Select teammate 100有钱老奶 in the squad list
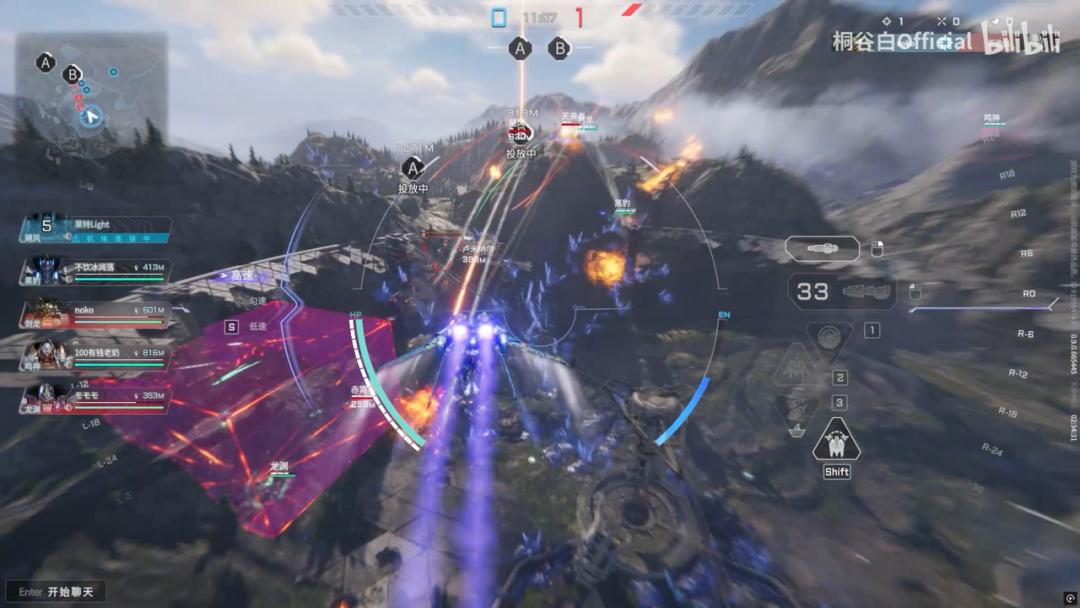The image size is (1080, 608). (96, 357)
